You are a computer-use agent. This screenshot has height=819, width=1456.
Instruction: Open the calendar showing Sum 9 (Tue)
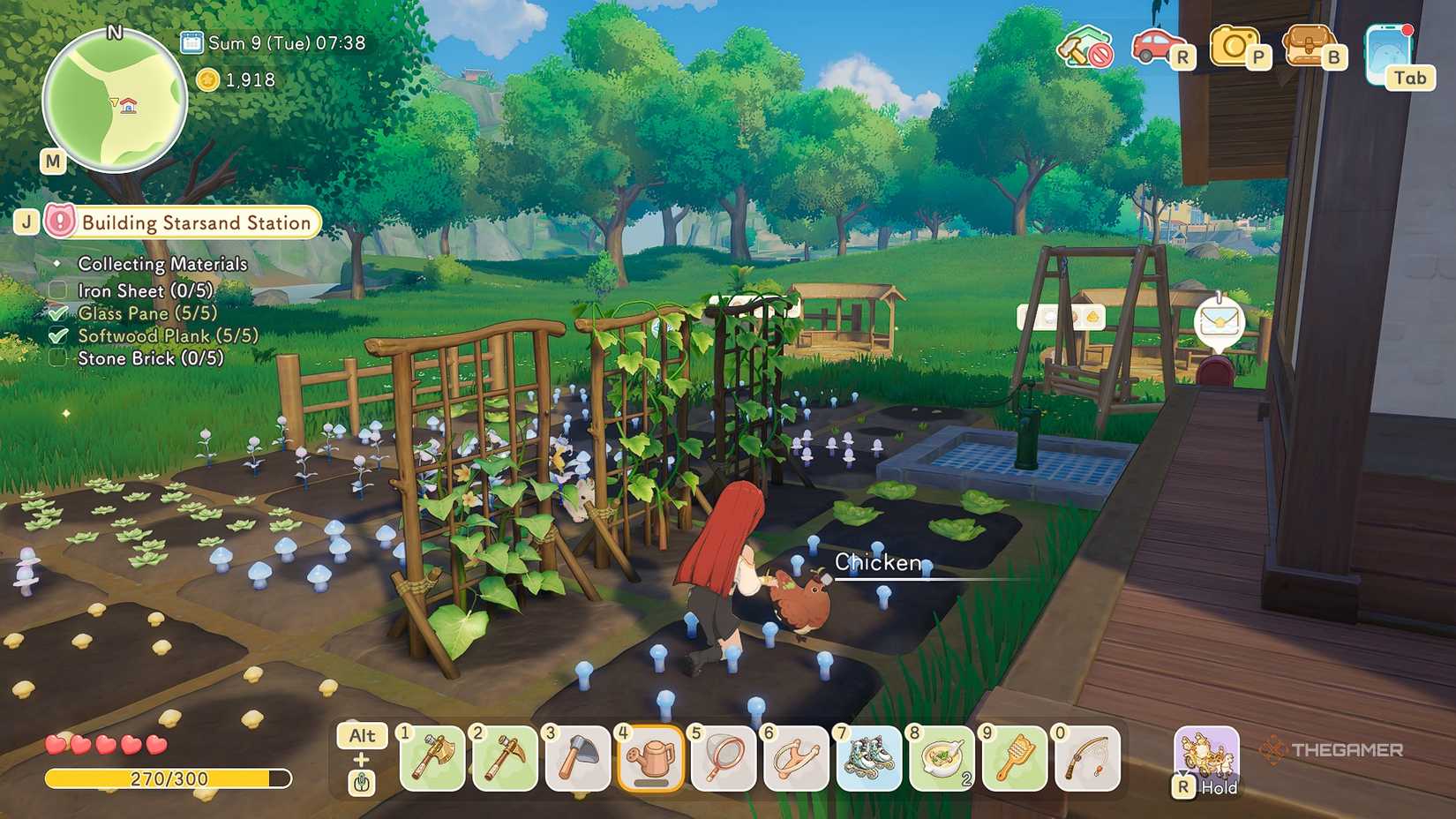(x=191, y=41)
